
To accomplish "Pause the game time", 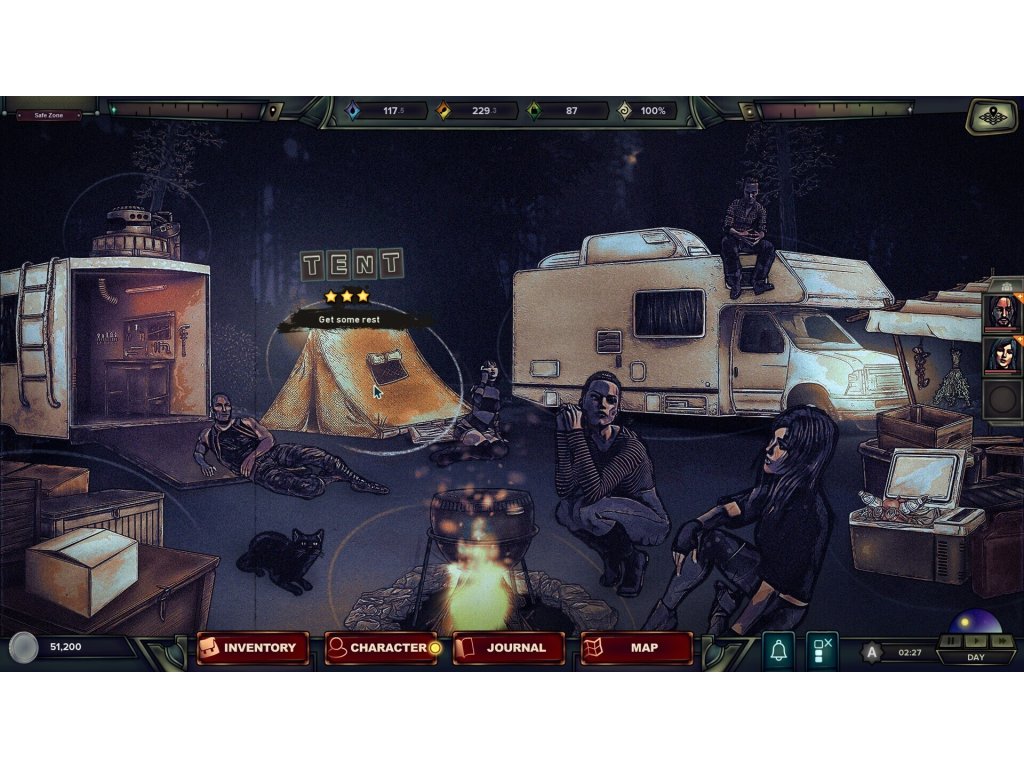I will (x=951, y=640).
